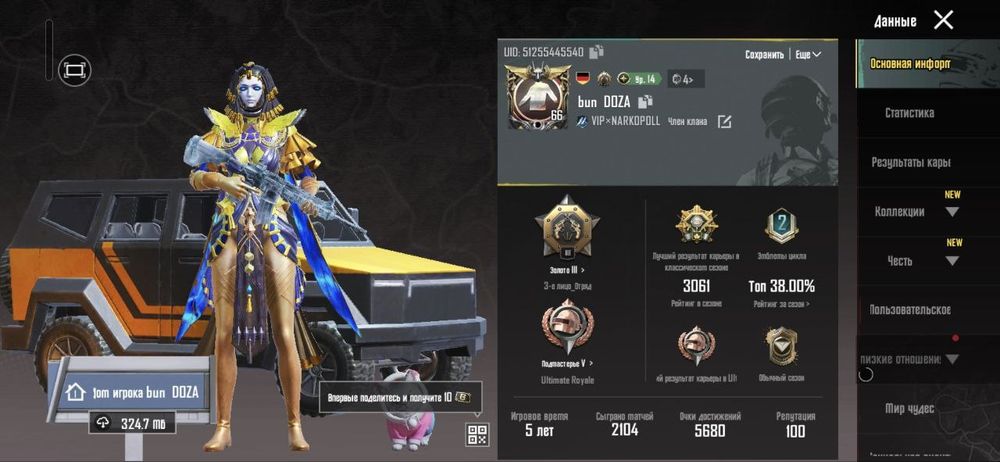Open the Статистика tab

click(x=909, y=113)
